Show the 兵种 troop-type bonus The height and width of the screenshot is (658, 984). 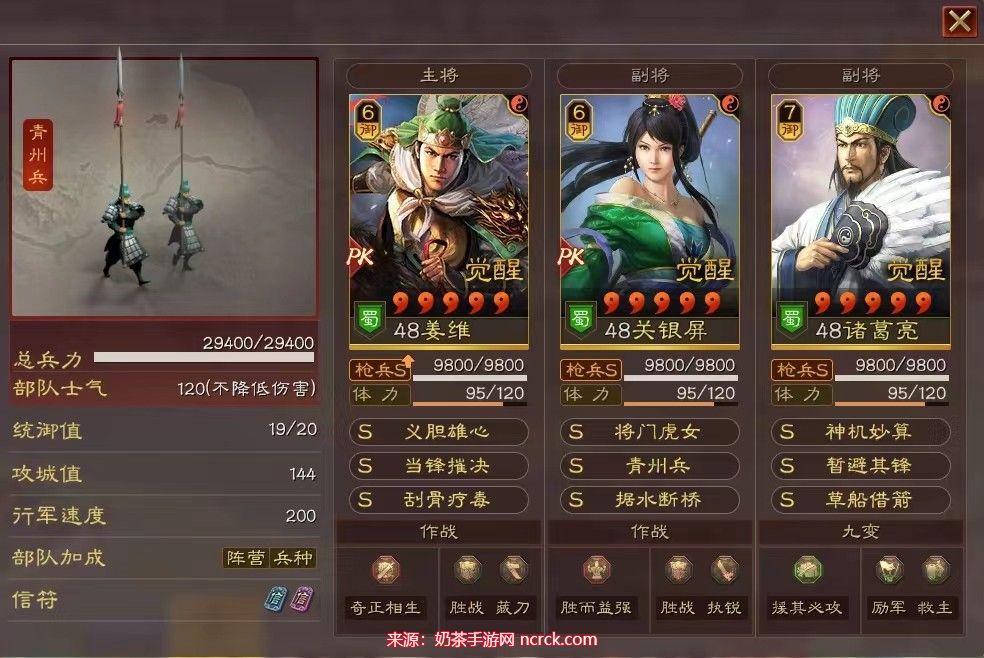pos(293,558)
